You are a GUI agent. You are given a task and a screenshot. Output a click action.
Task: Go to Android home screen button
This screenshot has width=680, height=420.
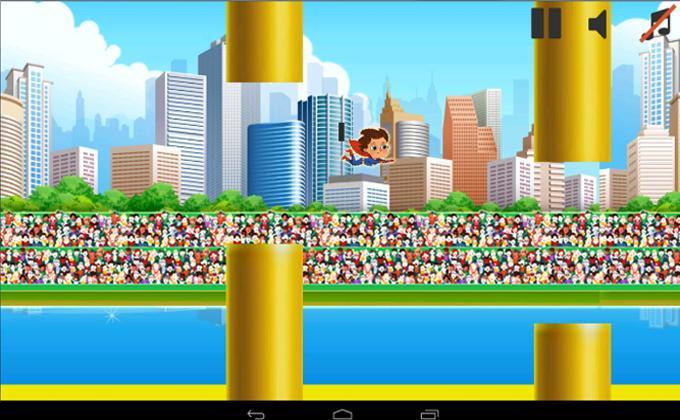[342, 412]
